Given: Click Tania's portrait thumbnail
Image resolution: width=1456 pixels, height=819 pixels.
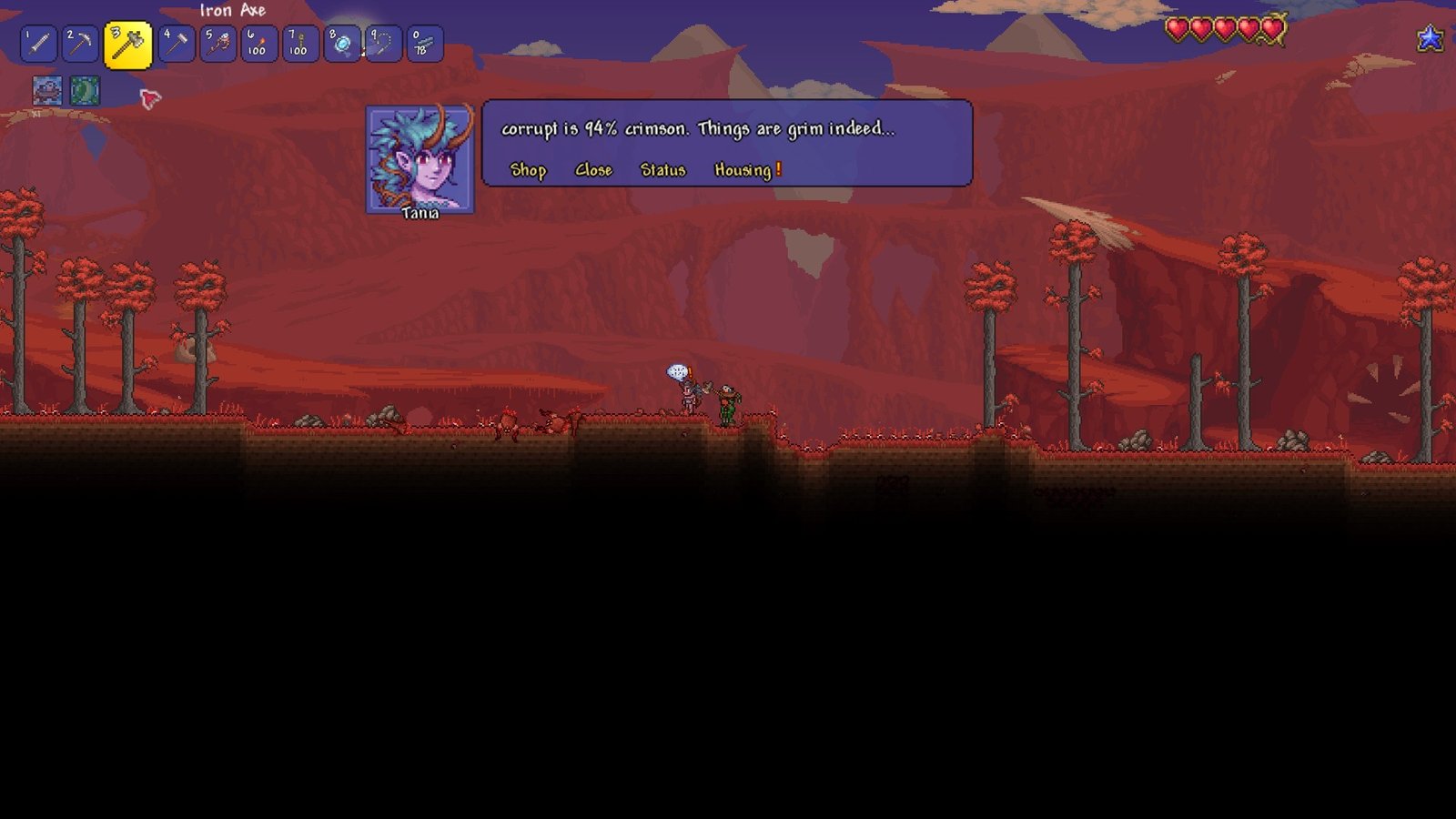Looking at the screenshot, I should (420, 157).
